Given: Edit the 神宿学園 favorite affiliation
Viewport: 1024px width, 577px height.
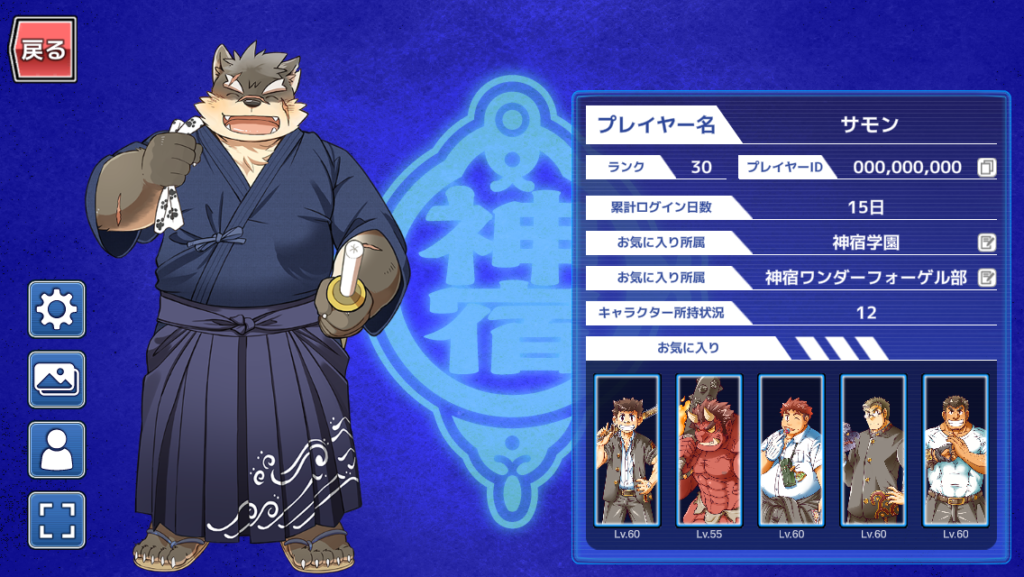Looking at the screenshot, I should [986, 242].
